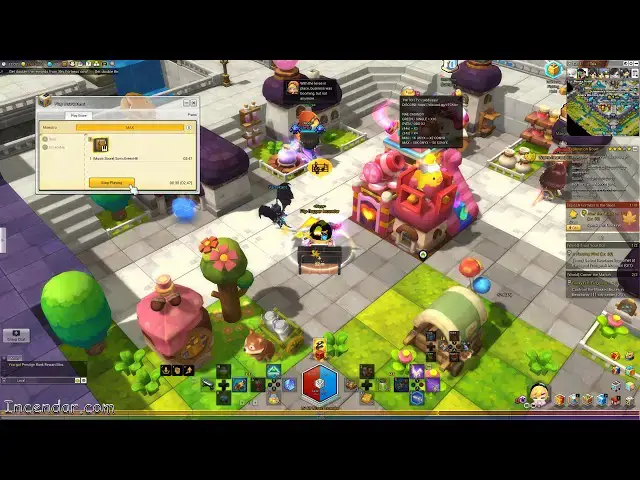This screenshot has height=480, width=640.
Task: Click the Incendar.com watermark
Action: point(58,407)
